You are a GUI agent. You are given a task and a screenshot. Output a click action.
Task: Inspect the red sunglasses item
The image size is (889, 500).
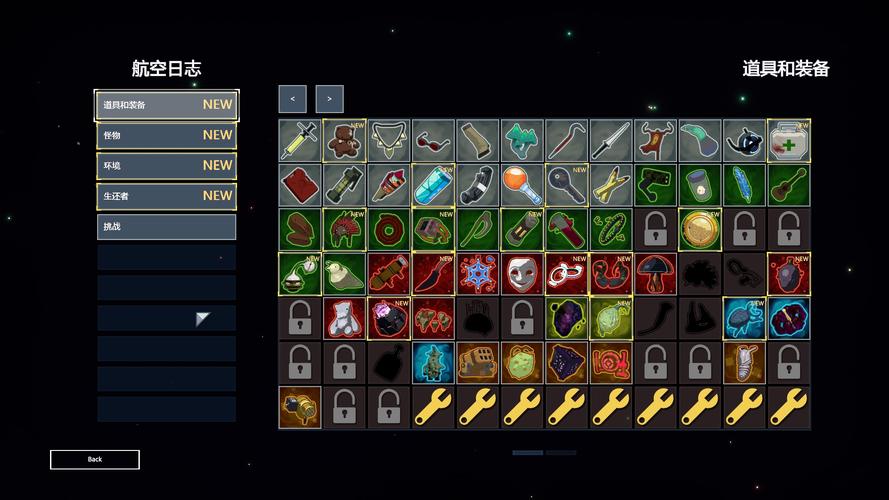coord(433,141)
